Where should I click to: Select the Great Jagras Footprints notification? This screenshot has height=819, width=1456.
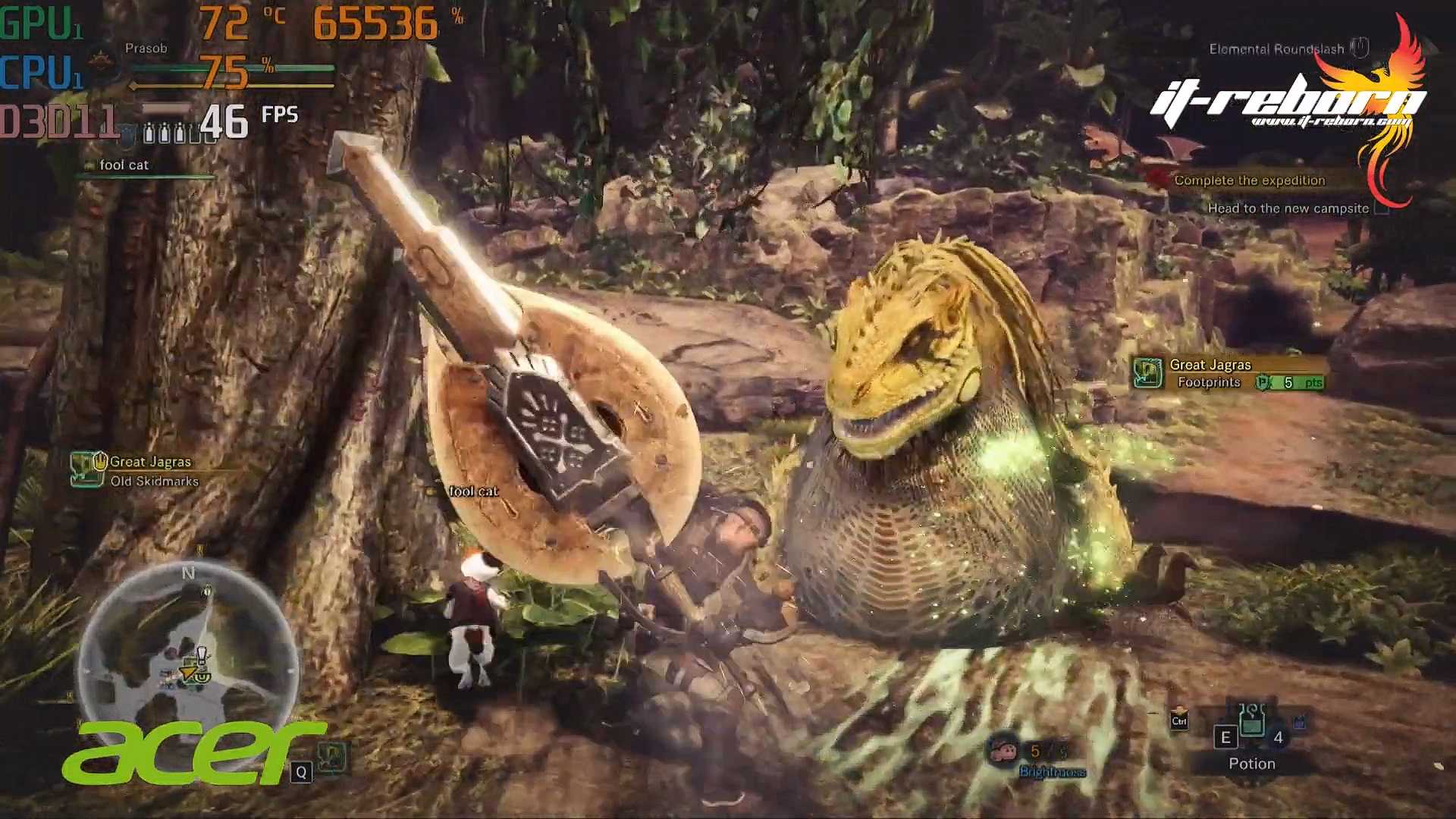[x=1228, y=373]
